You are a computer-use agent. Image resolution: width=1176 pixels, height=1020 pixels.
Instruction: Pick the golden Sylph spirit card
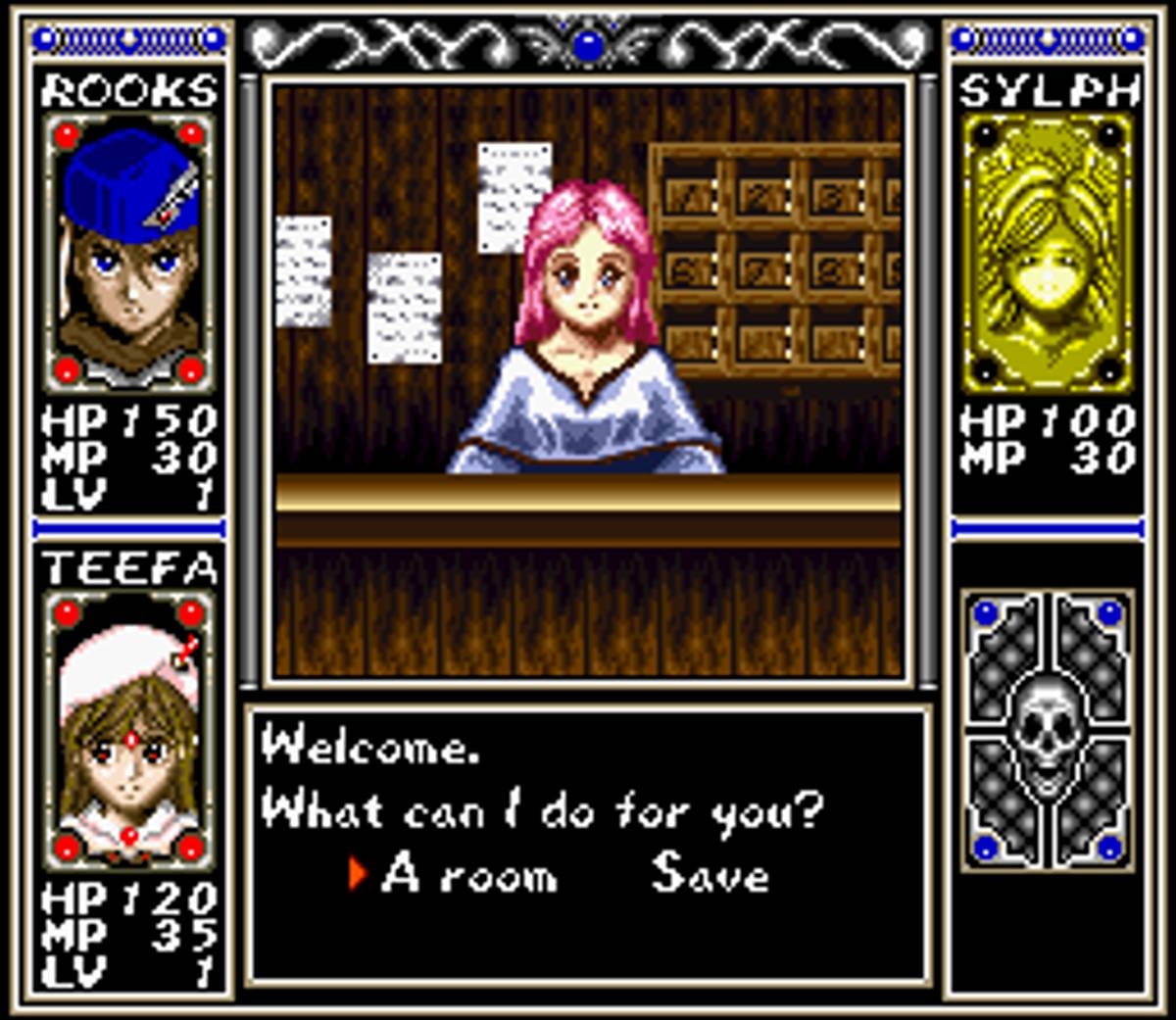(x=1047, y=253)
